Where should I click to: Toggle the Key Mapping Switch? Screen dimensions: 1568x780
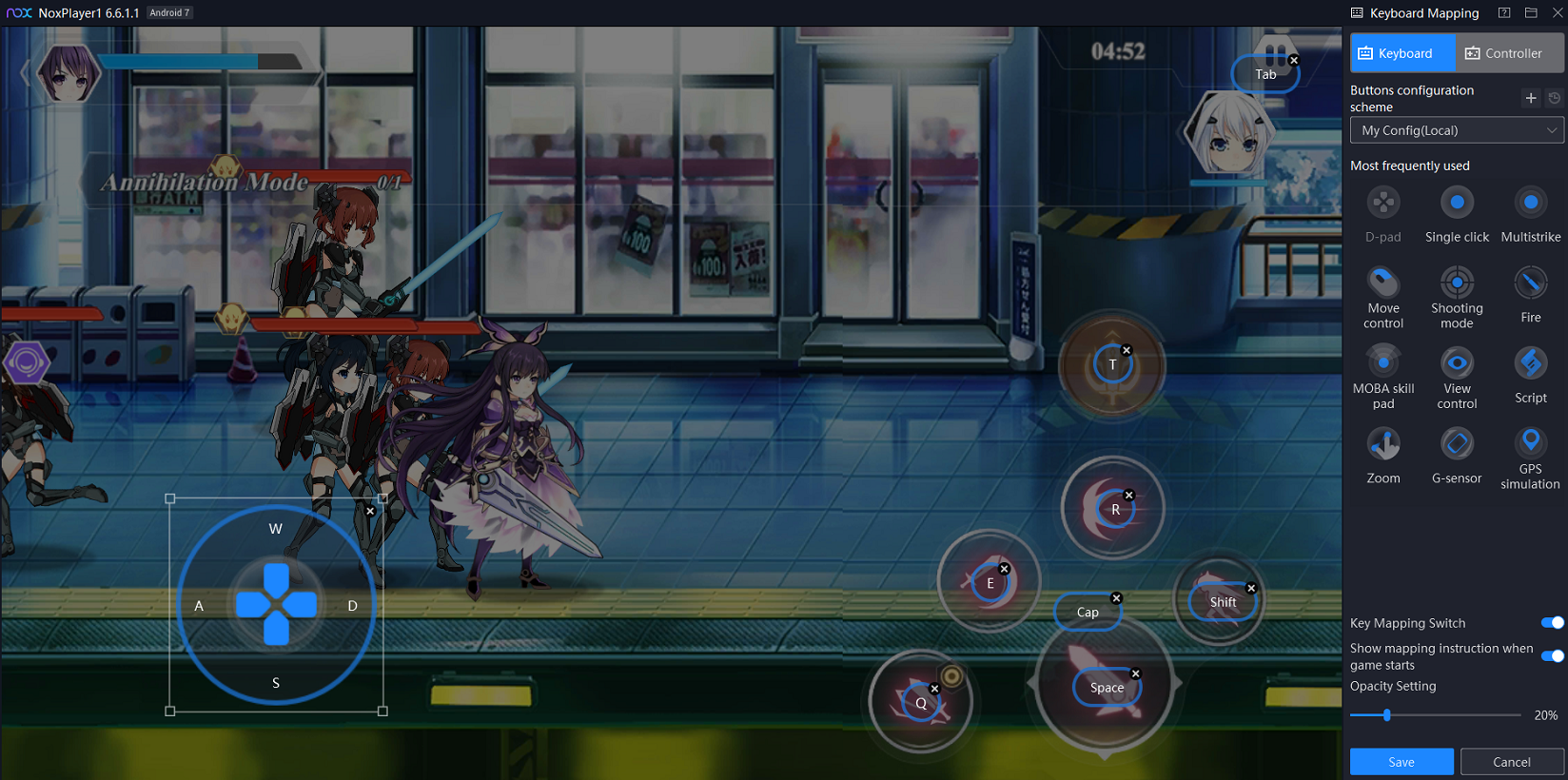point(1552,623)
